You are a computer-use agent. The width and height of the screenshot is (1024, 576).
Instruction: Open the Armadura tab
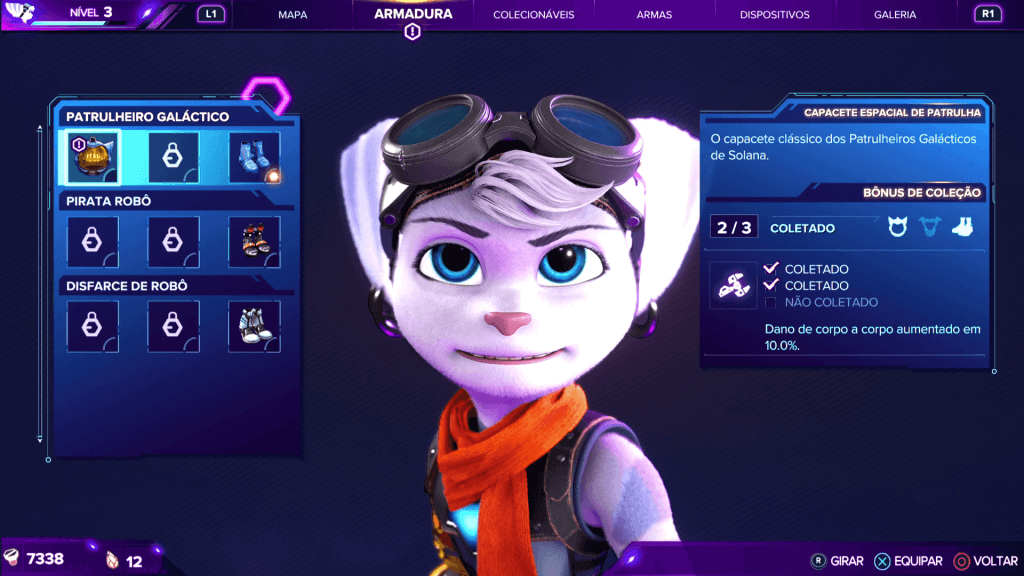coord(413,15)
